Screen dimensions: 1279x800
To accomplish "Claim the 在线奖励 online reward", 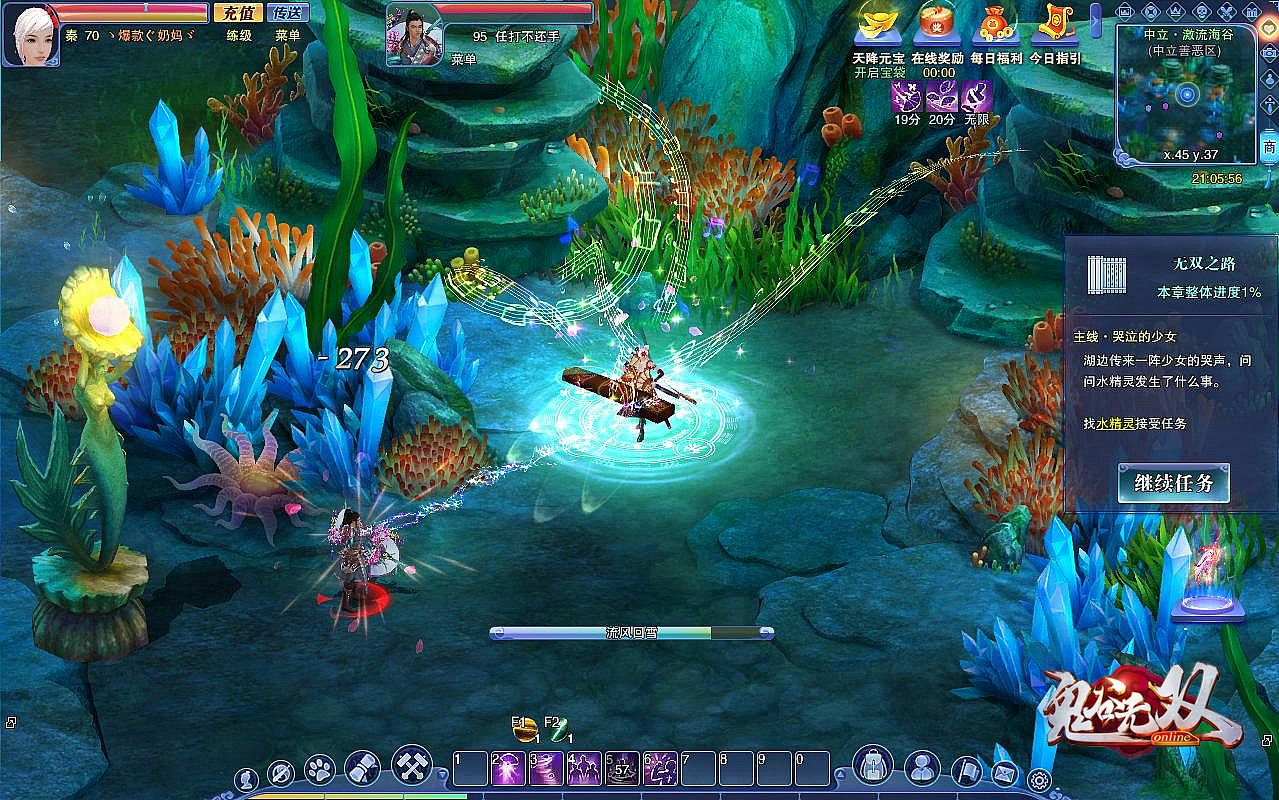I will coord(937,25).
